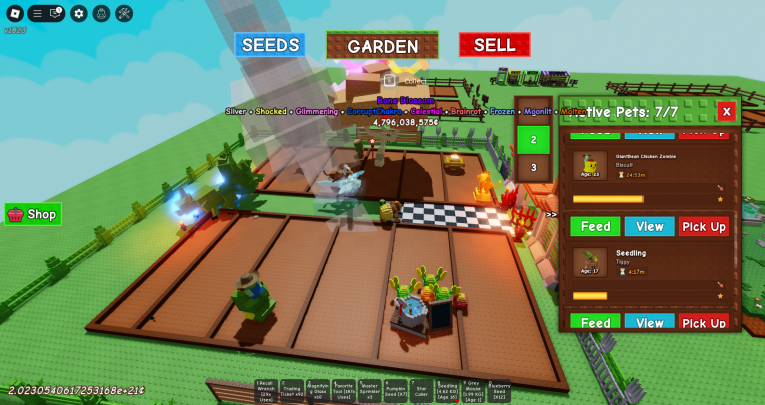Close the Active Pets panel
This screenshot has height=405, width=765.
coord(727,111)
